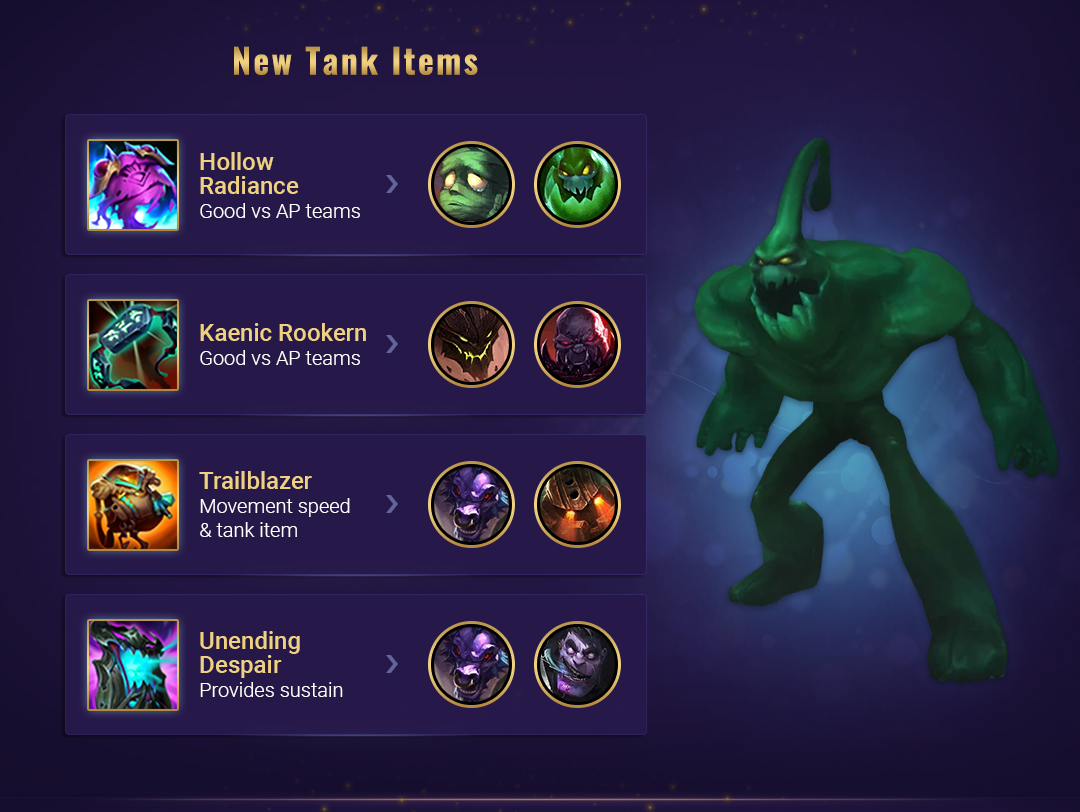Viewport: 1080px width, 812px height.
Task: Pick the Zac champion portrait
Action: click(x=577, y=185)
